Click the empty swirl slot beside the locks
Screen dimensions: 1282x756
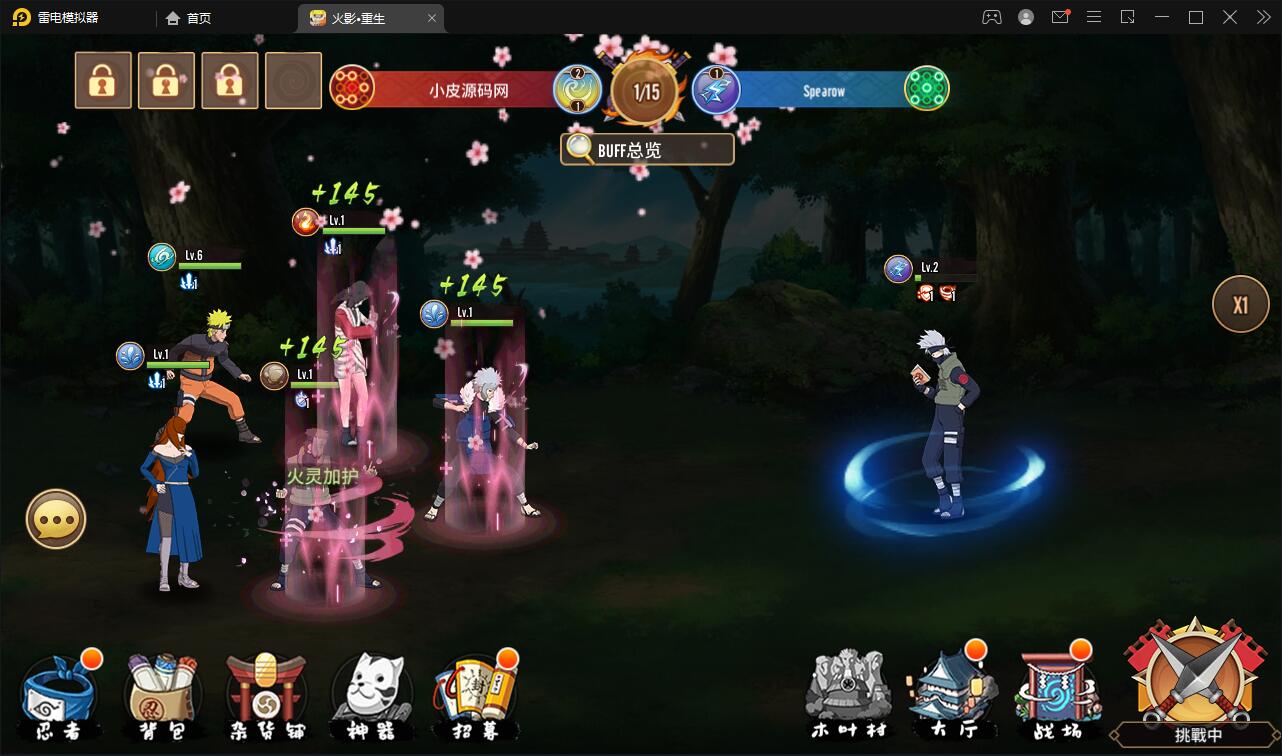tap(294, 80)
